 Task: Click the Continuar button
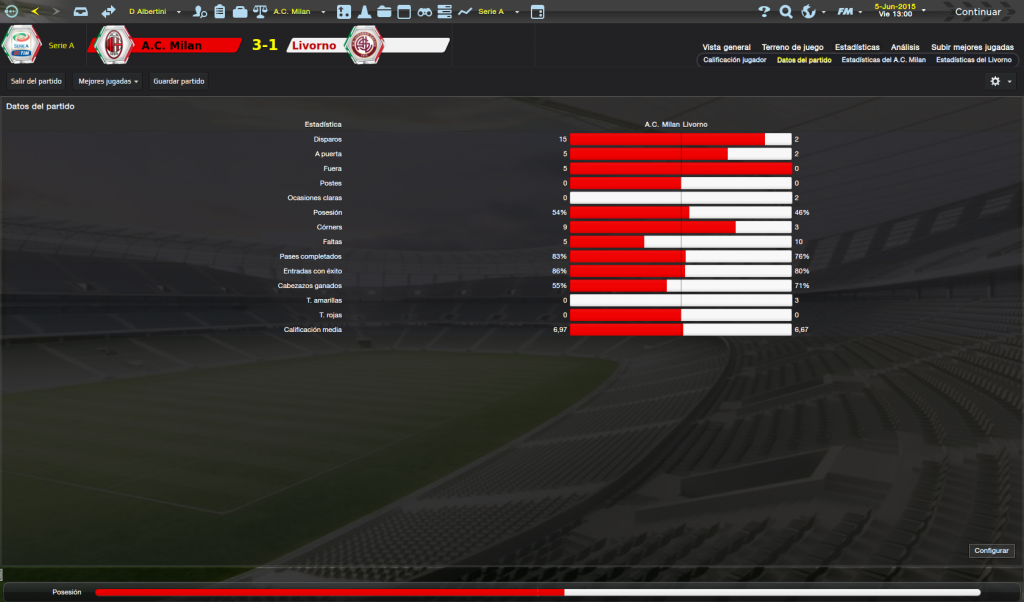tap(976, 12)
